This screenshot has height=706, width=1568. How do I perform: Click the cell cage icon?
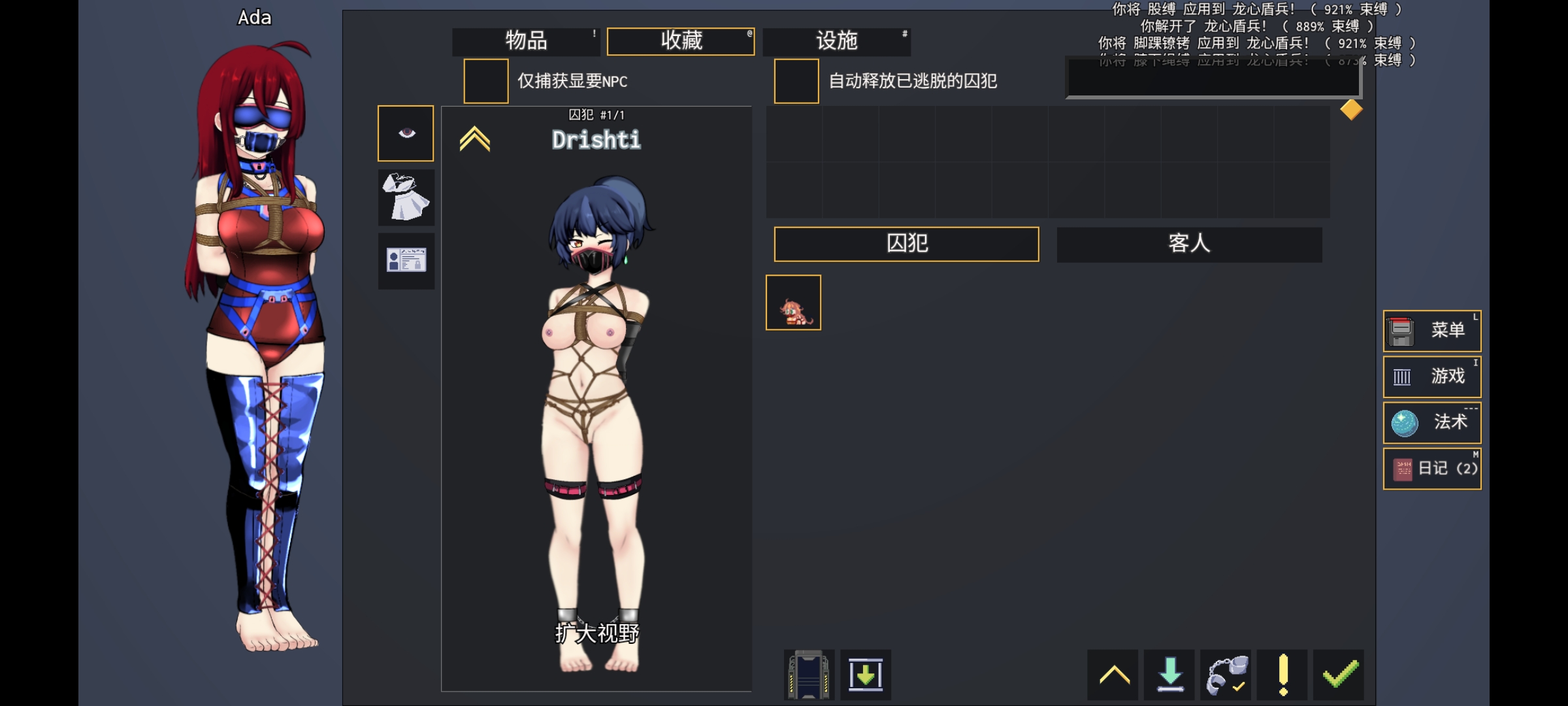pyautogui.click(x=809, y=675)
